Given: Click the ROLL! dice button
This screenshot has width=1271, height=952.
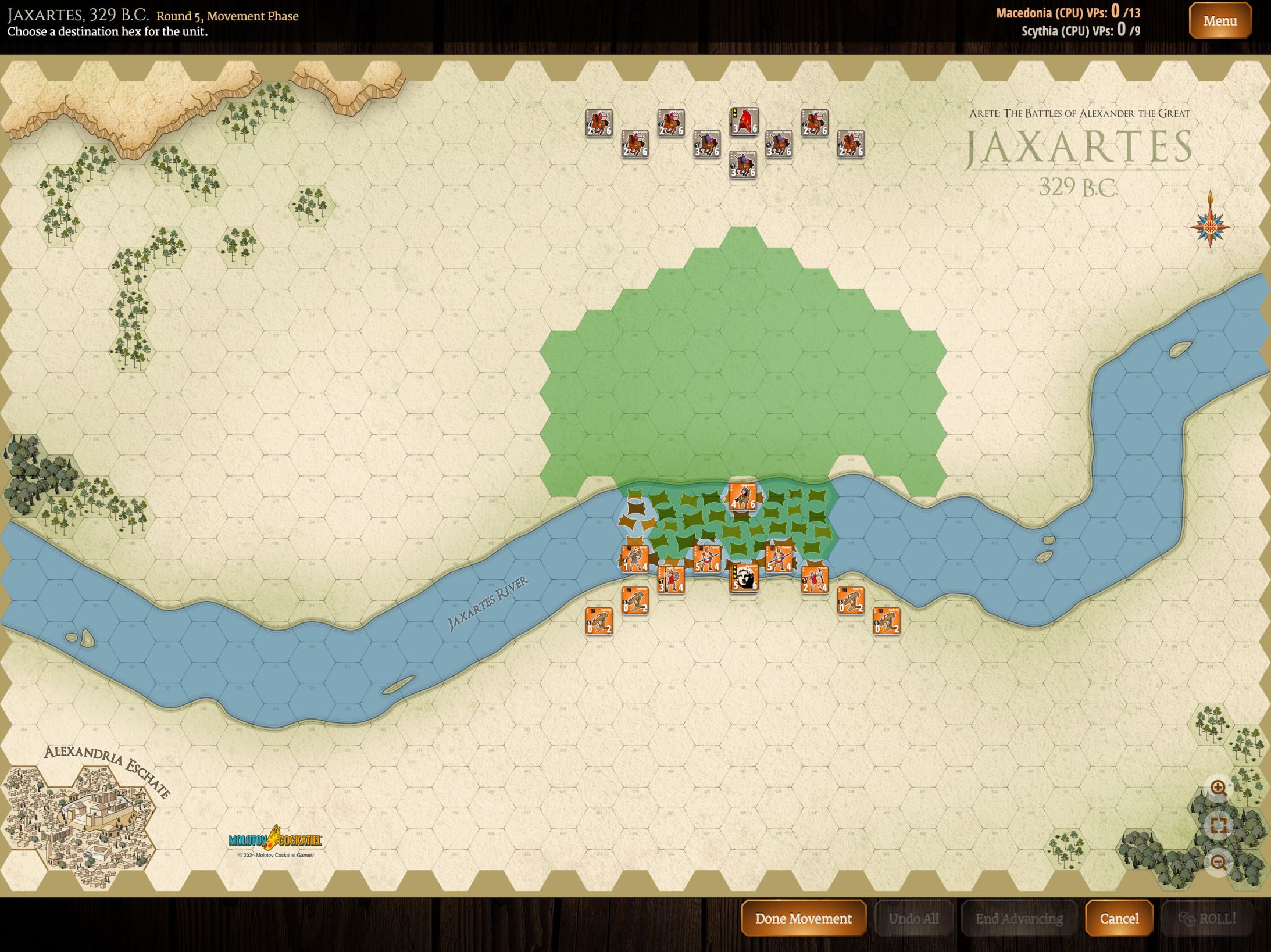Looking at the screenshot, I should 1206,918.
